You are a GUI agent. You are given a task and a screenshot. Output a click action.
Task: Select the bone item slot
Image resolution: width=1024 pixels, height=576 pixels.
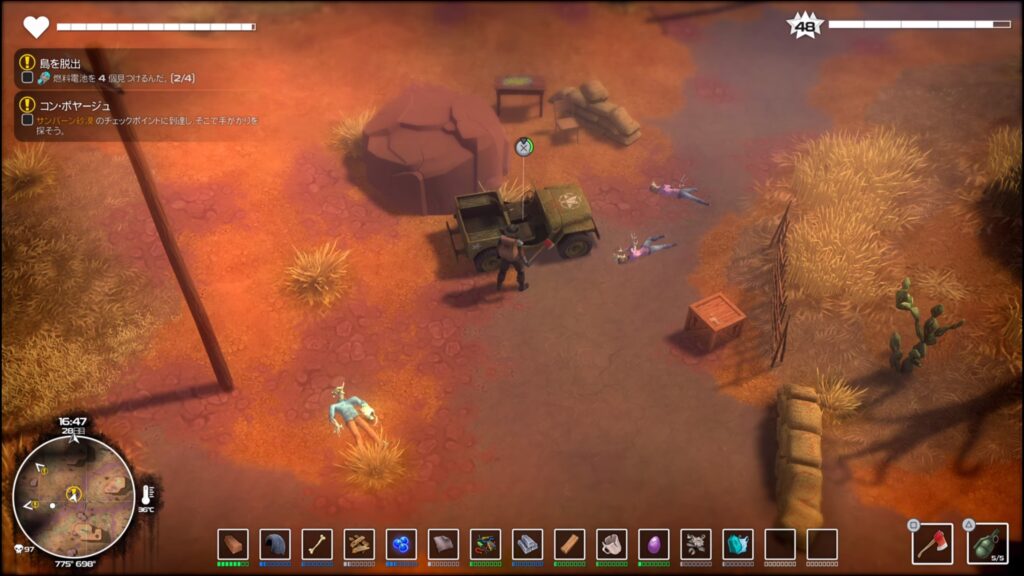coord(317,544)
